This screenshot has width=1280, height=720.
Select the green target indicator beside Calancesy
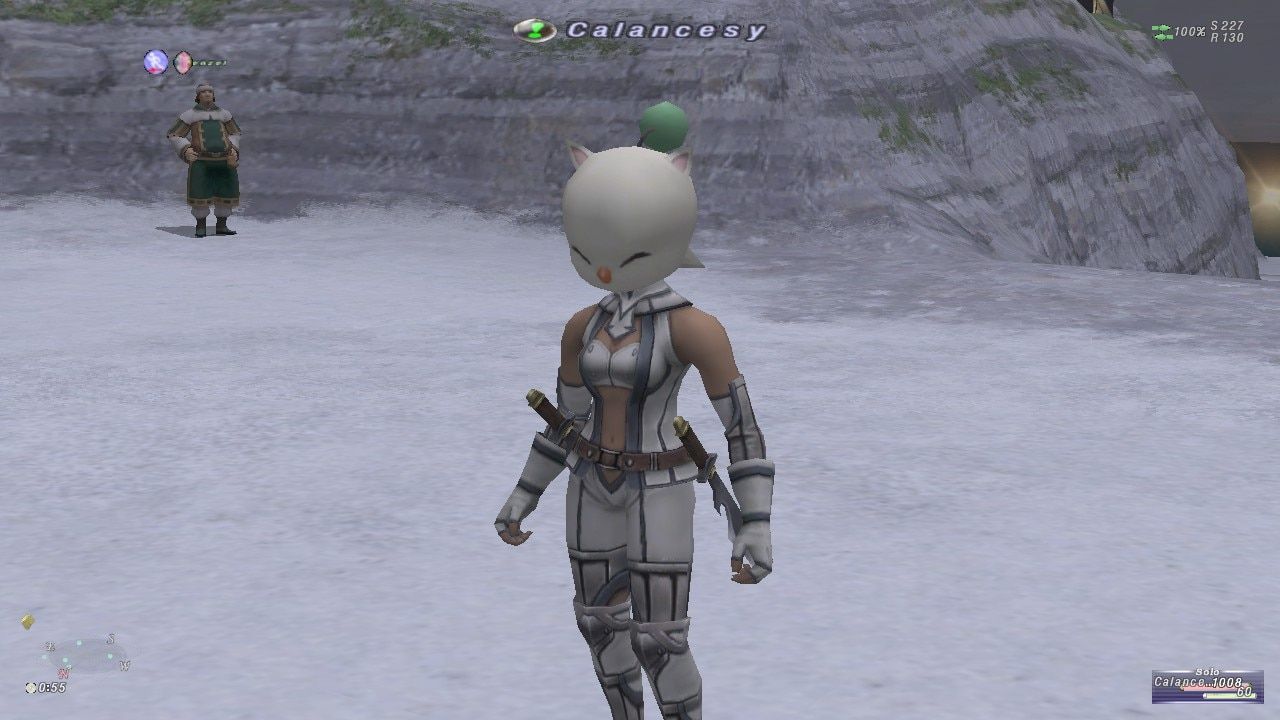coord(537,30)
